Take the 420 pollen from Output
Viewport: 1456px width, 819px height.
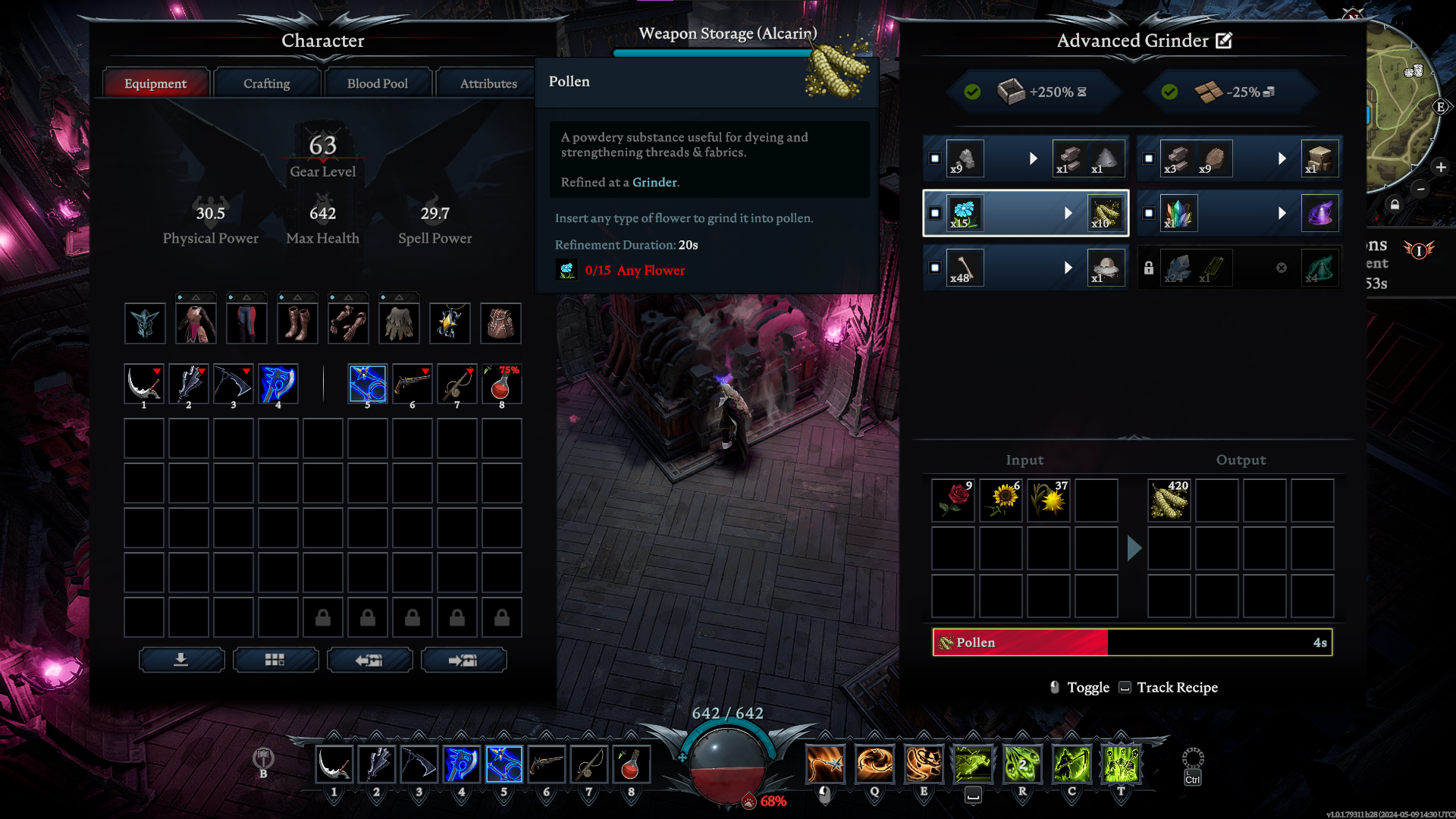[x=1169, y=500]
